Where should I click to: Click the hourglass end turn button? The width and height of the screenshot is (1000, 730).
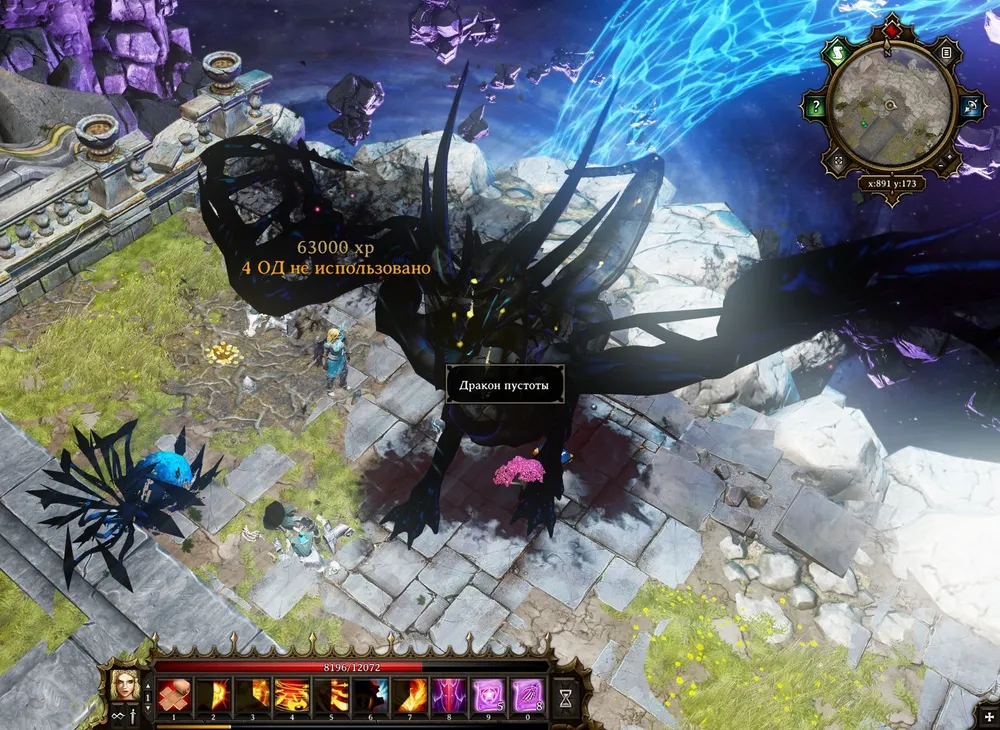point(567,694)
